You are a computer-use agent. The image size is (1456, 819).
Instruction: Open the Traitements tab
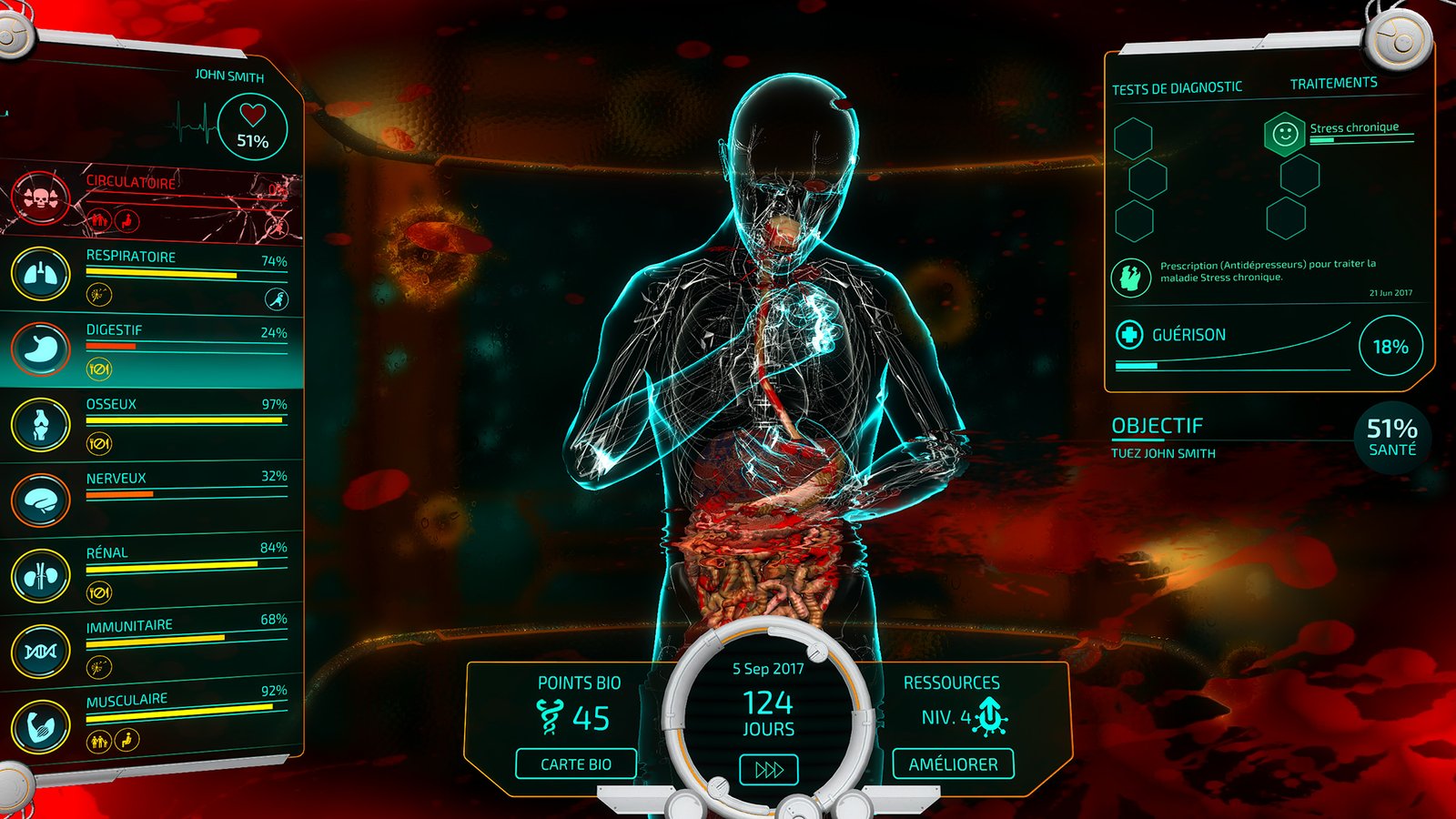pos(1333,84)
